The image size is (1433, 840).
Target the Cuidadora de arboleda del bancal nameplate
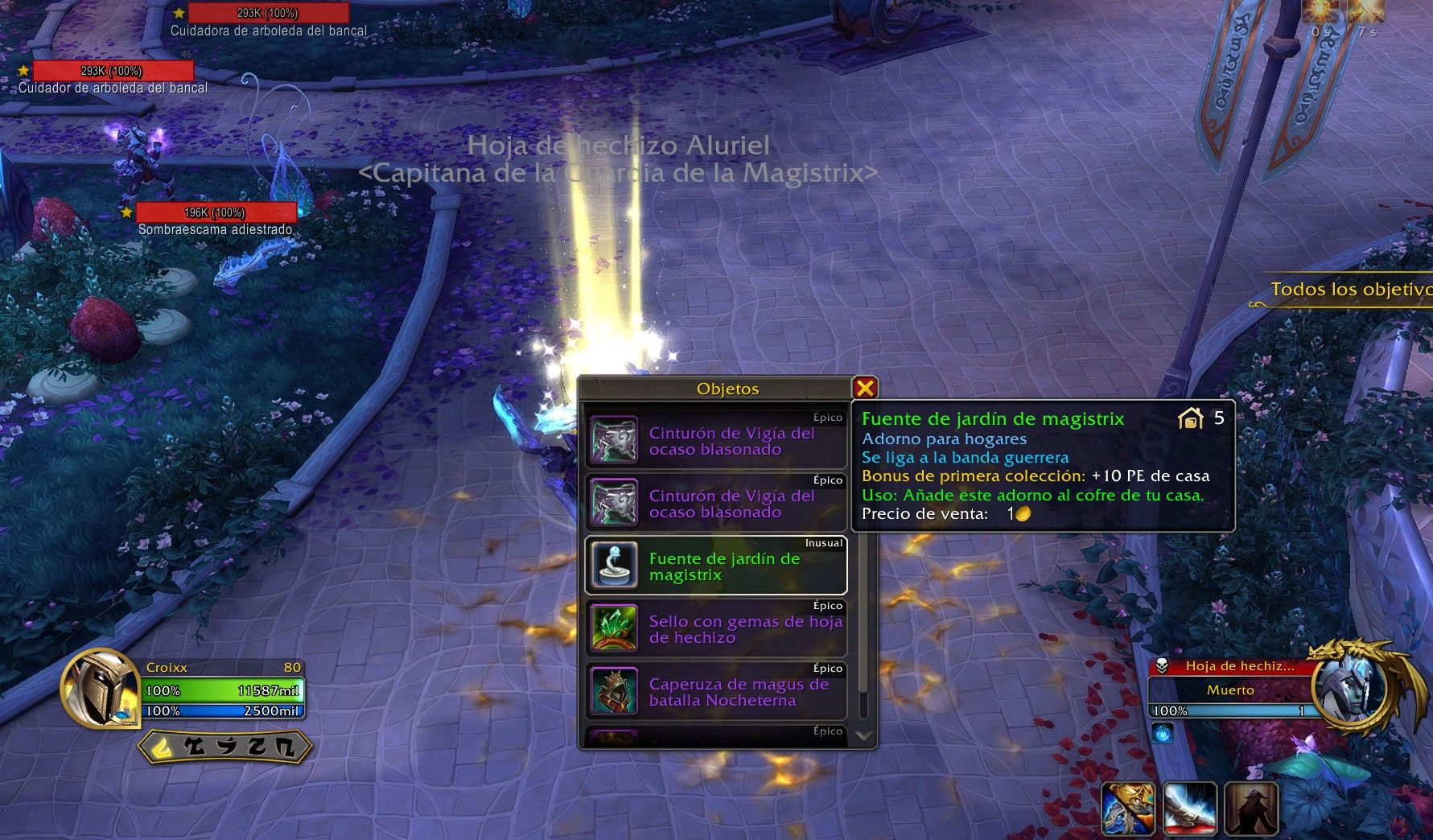pos(268,14)
